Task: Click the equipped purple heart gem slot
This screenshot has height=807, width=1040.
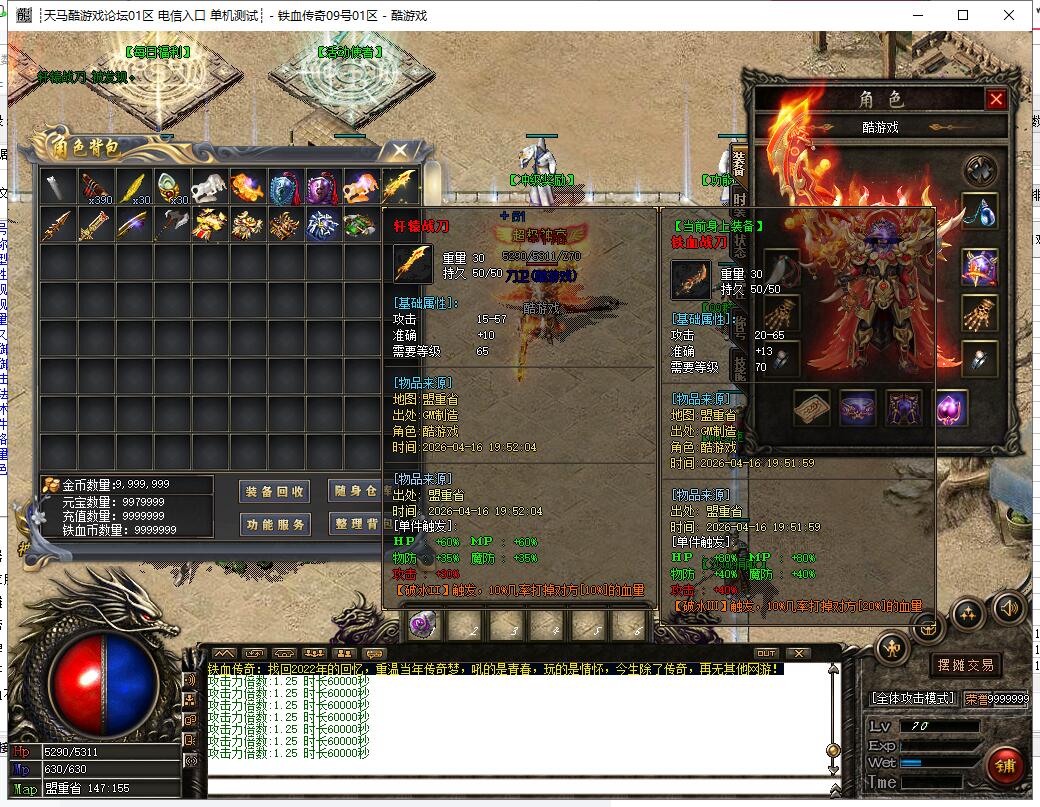Action: pos(951,408)
